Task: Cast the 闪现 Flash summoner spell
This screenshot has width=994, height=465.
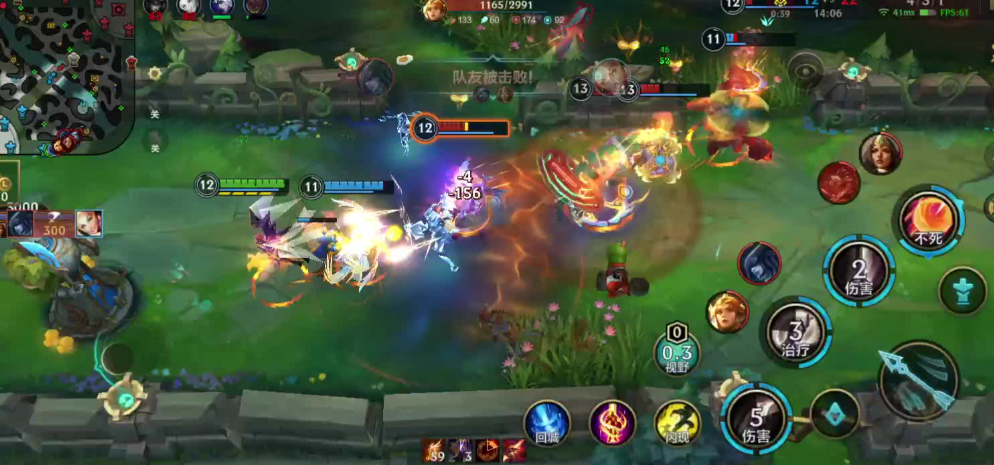Action: point(677,423)
